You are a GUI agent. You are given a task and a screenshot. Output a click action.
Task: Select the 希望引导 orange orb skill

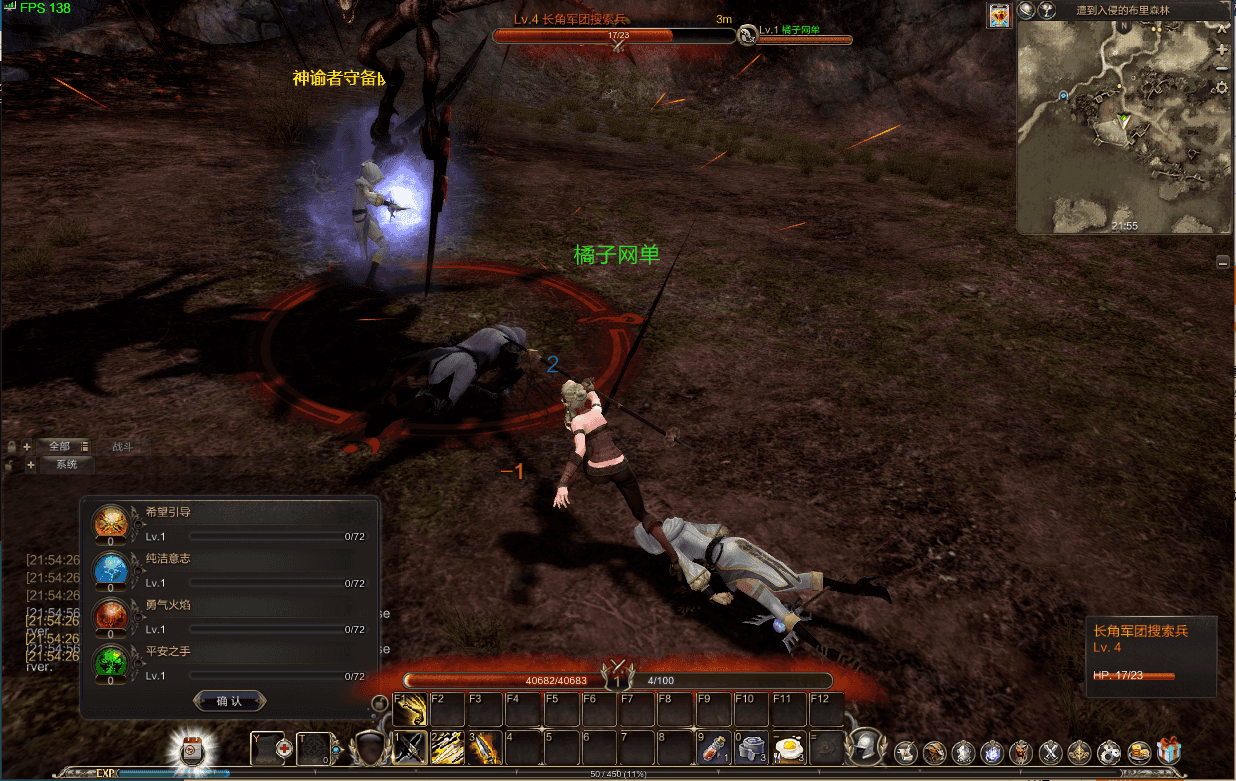pos(110,522)
